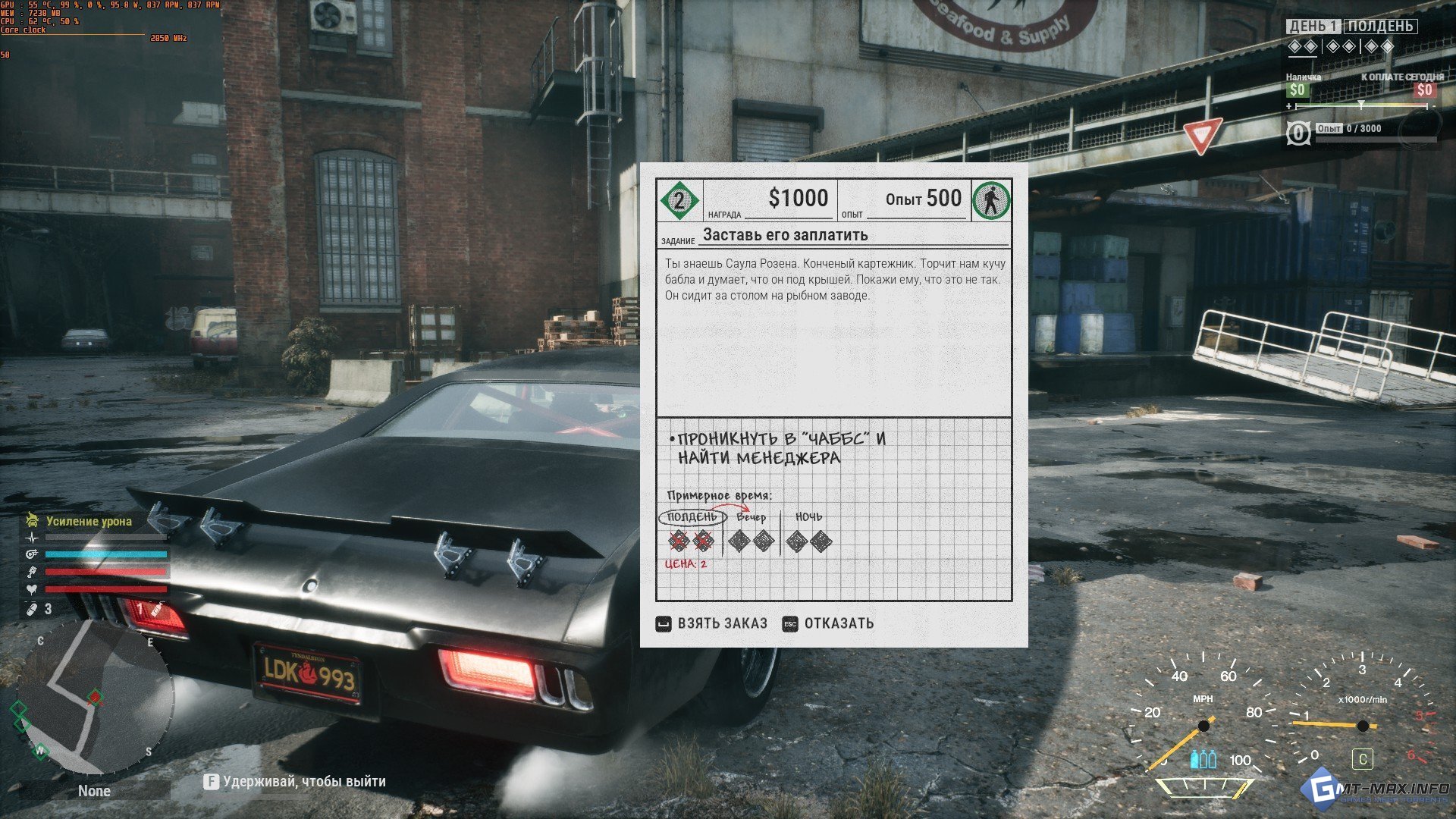Click the circular minimap

coord(95,696)
